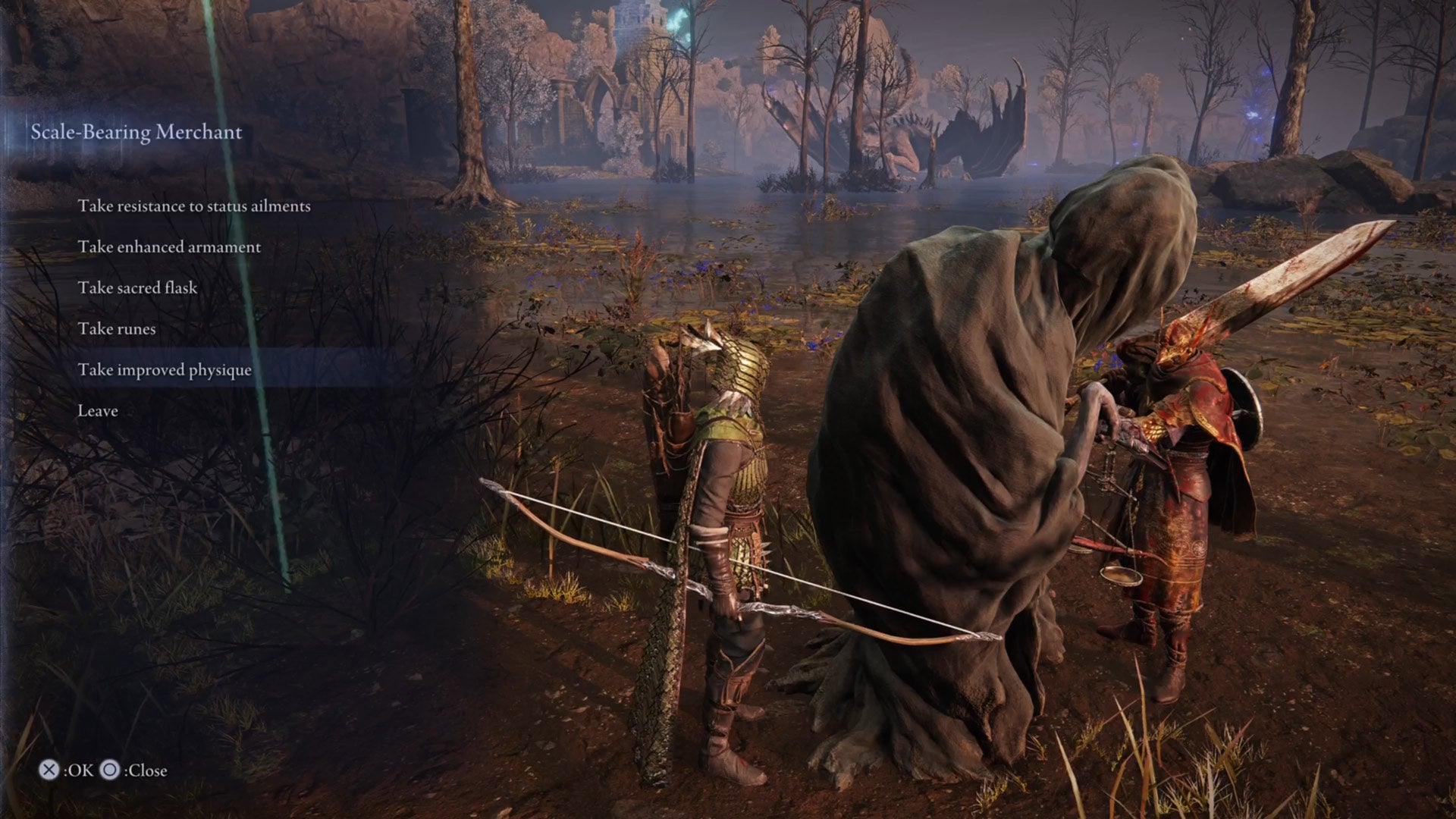Confirm the highlighted 'Take improved physique' choice
The image size is (1456, 819).
point(165,370)
